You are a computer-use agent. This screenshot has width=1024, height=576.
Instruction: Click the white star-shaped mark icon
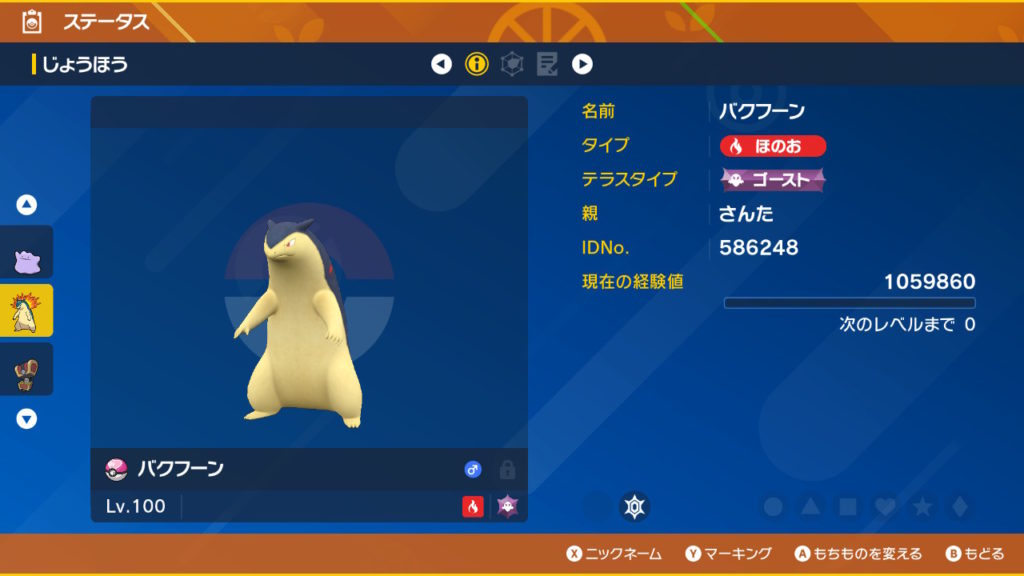[633, 507]
